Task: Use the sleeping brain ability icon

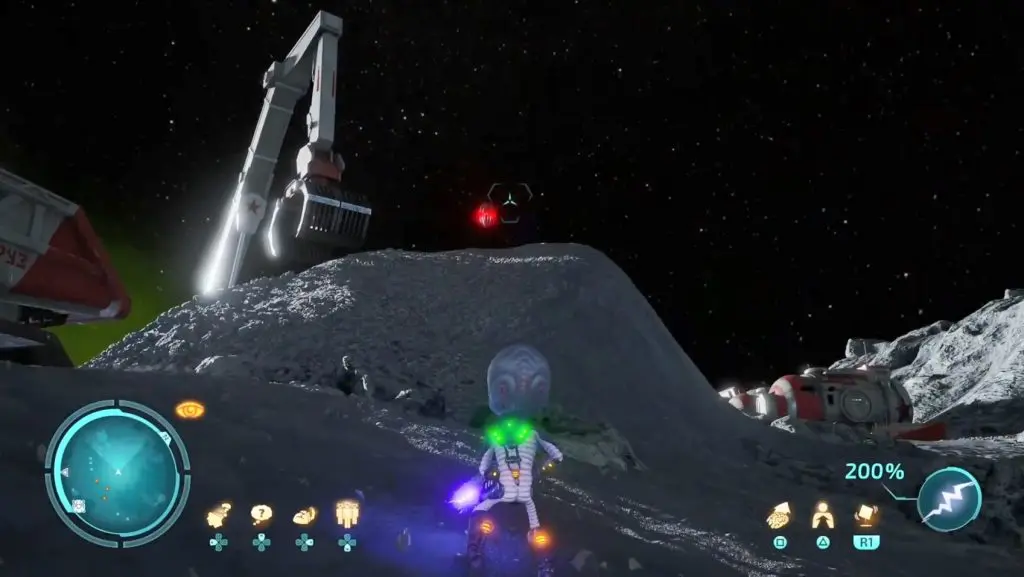Action: [304, 516]
